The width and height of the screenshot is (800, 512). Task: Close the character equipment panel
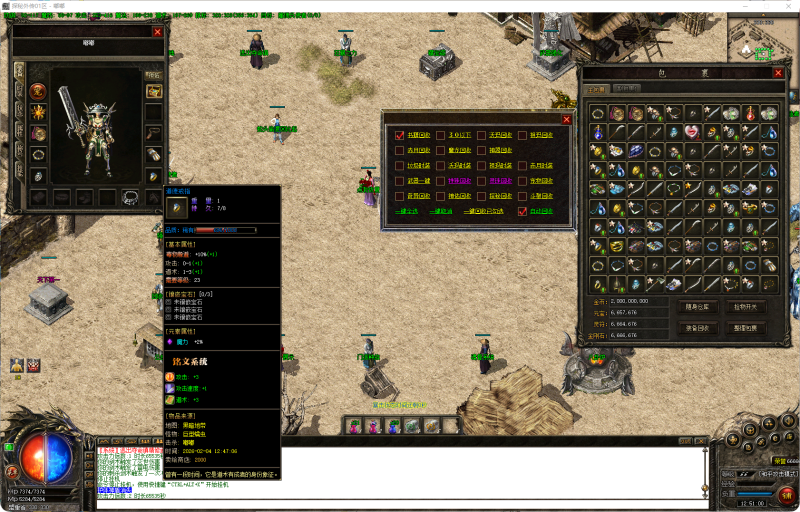pos(157,32)
